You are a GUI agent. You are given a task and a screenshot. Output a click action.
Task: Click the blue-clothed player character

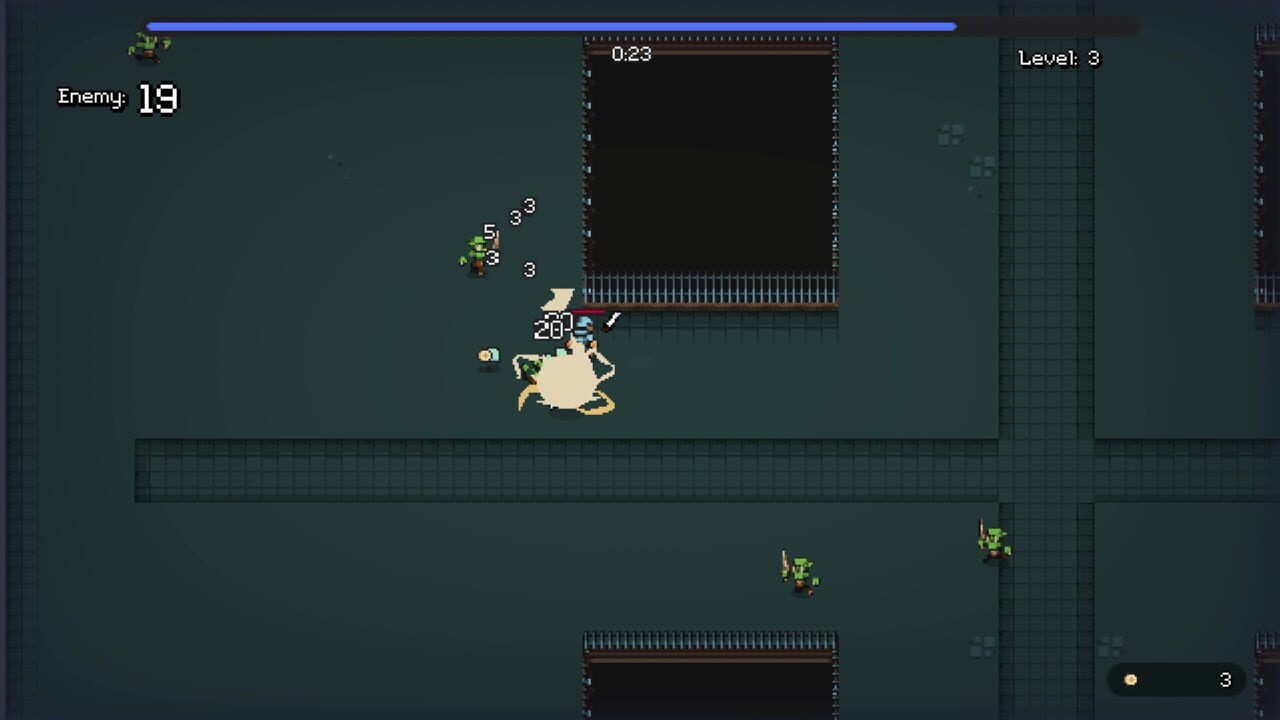[583, 332]
